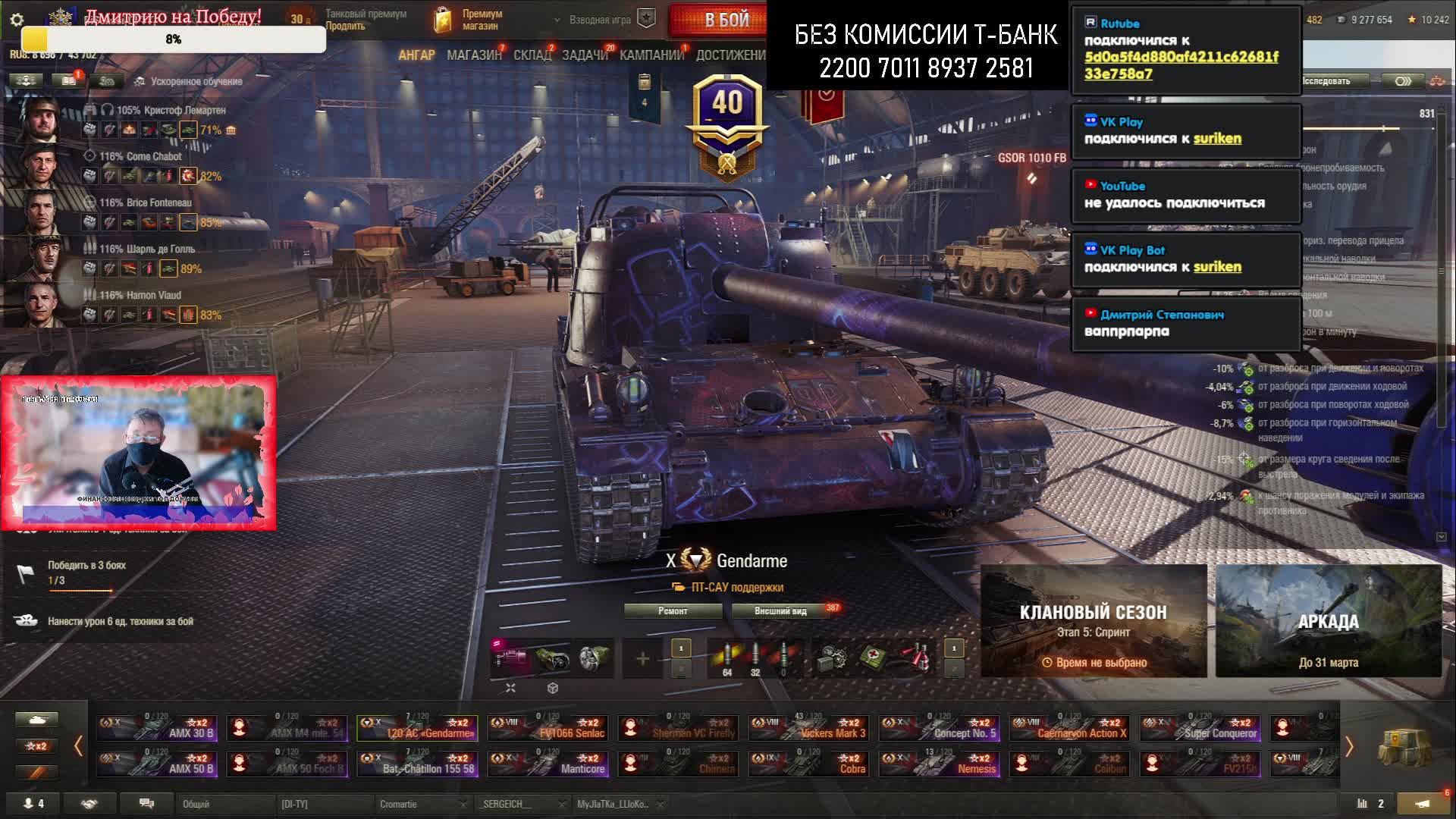Image resolution: width=1456 pixels, height=819 pixels.
Task: Open the СКЛАД tab
Action: click(x=532, y=55)
